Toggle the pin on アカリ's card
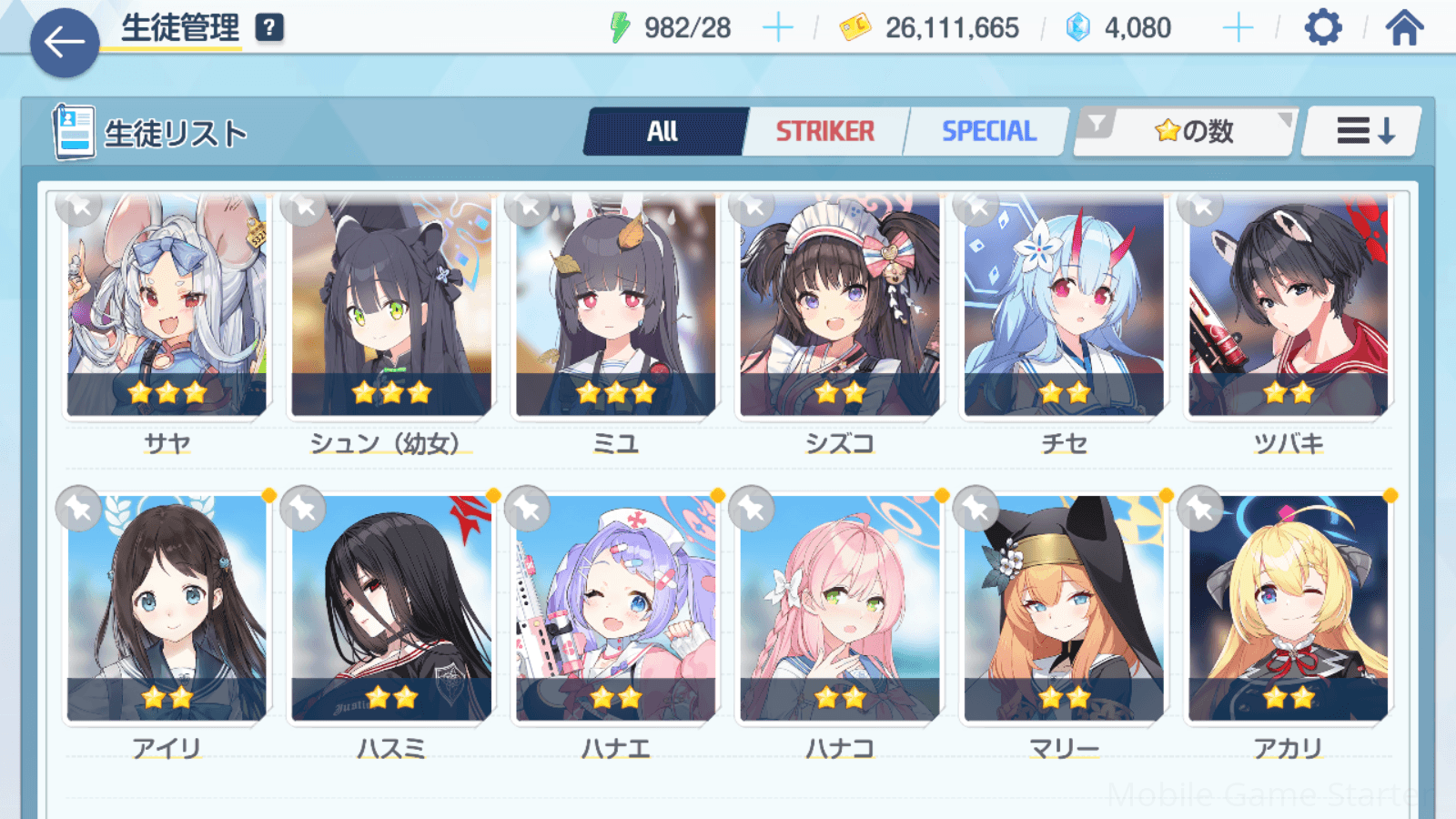Image resolution: width=1456 pixels, height=819 pixels. 1200,509
